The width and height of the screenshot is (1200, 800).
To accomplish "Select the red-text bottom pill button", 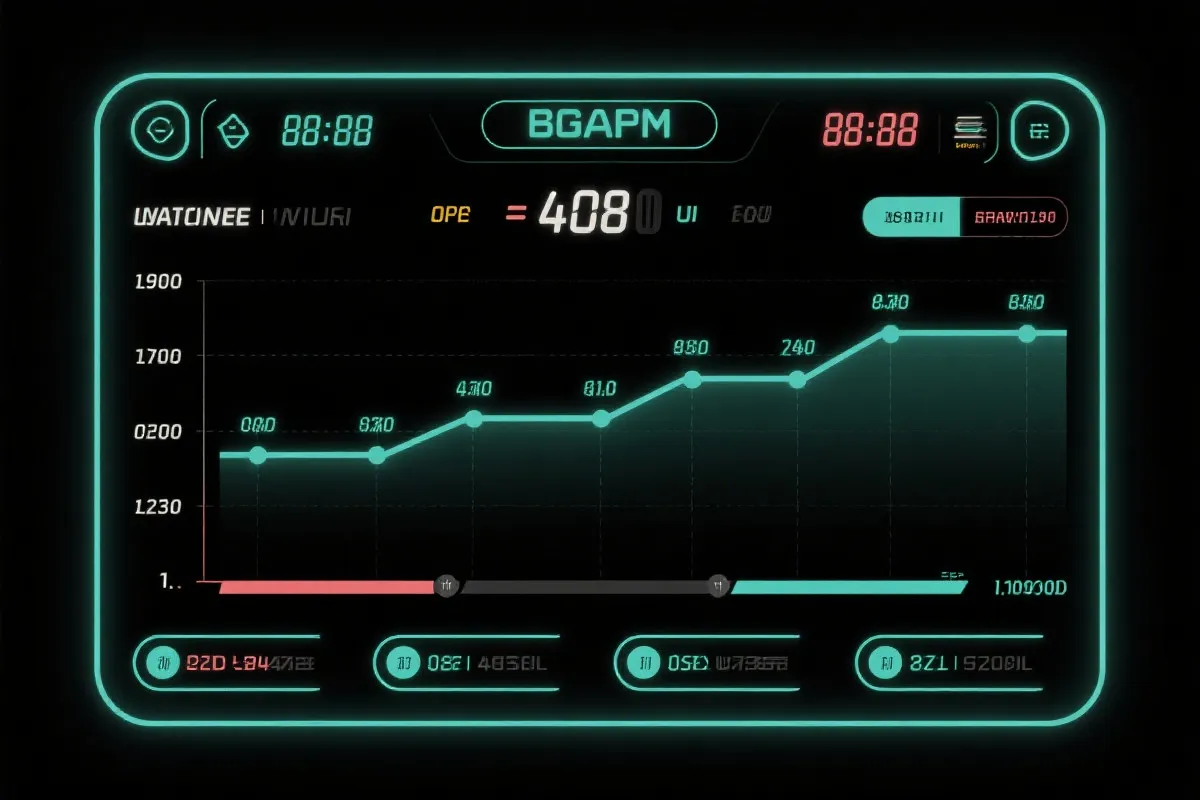I will coord(228,662).
